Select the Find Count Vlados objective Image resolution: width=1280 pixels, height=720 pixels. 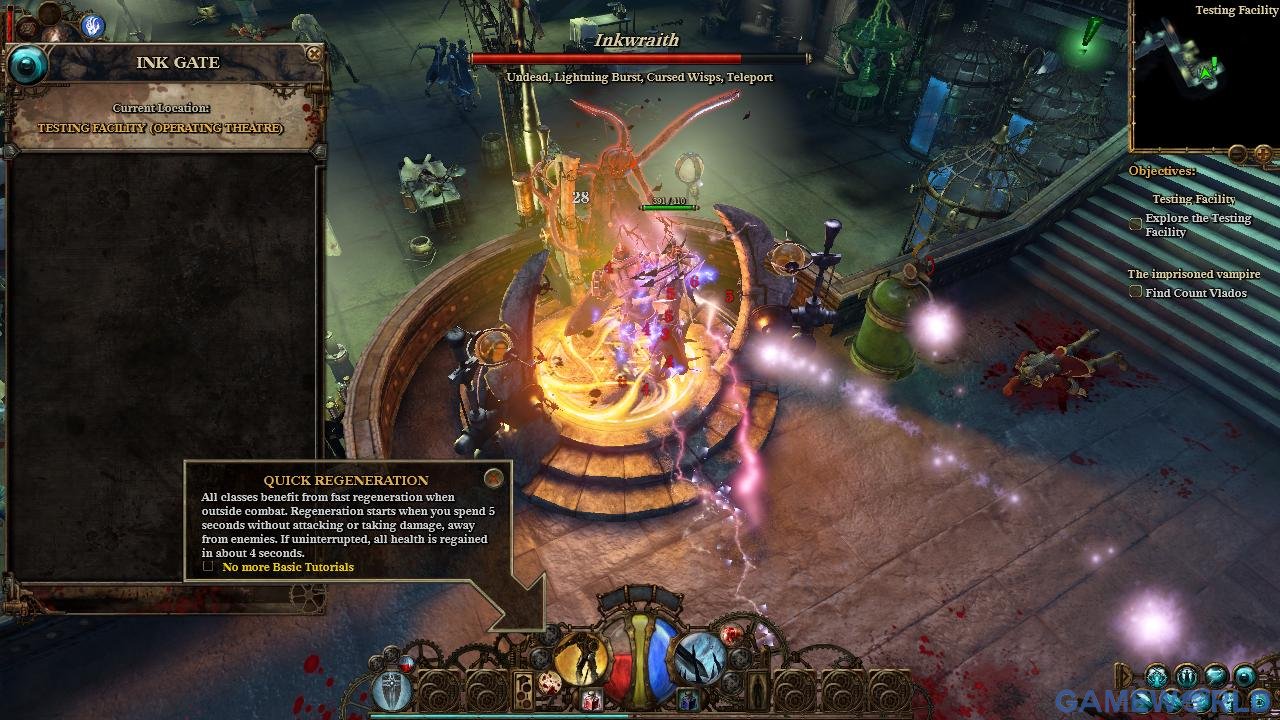[x=1136, y=292]
